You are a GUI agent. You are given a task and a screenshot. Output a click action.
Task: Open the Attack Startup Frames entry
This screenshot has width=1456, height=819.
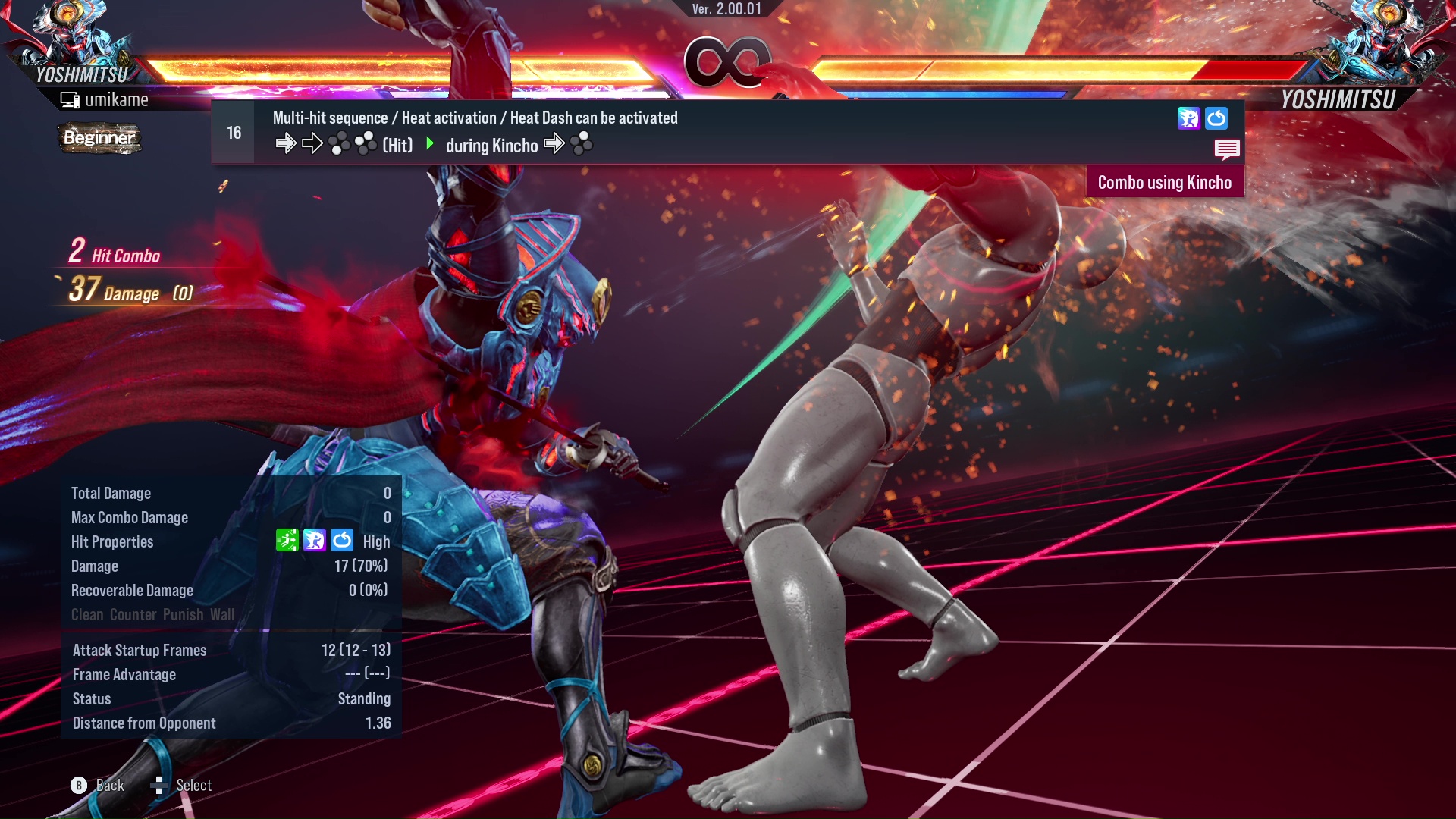(x=139, y=650)
